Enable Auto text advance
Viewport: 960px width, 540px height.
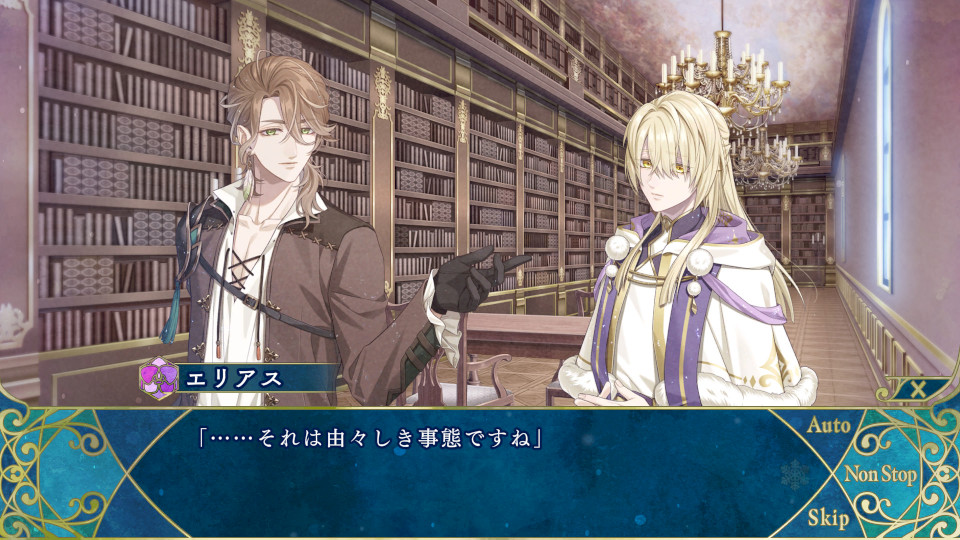[828, 426]
